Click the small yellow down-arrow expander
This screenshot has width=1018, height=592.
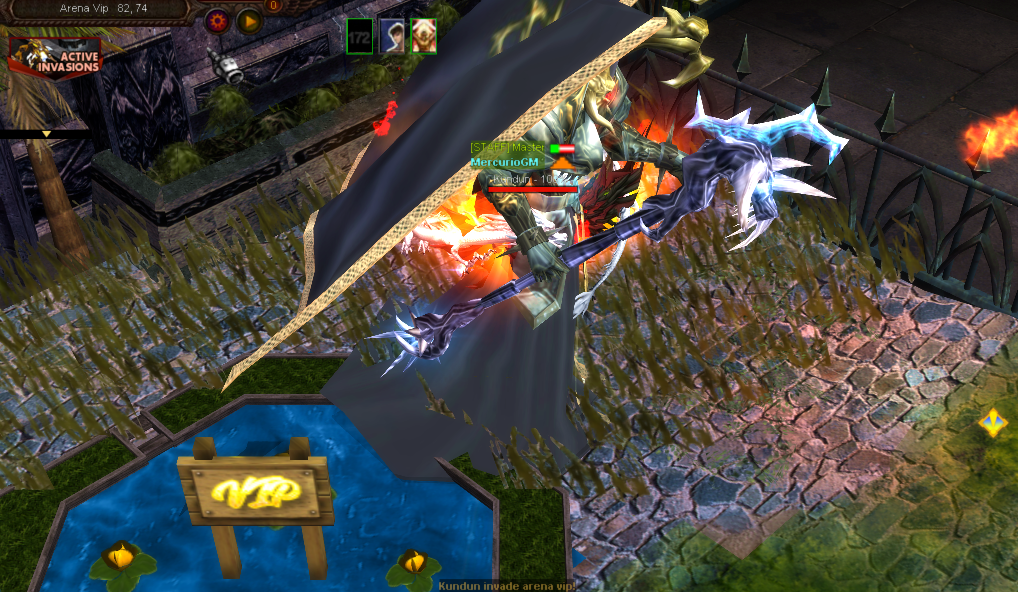pos(45,133)
